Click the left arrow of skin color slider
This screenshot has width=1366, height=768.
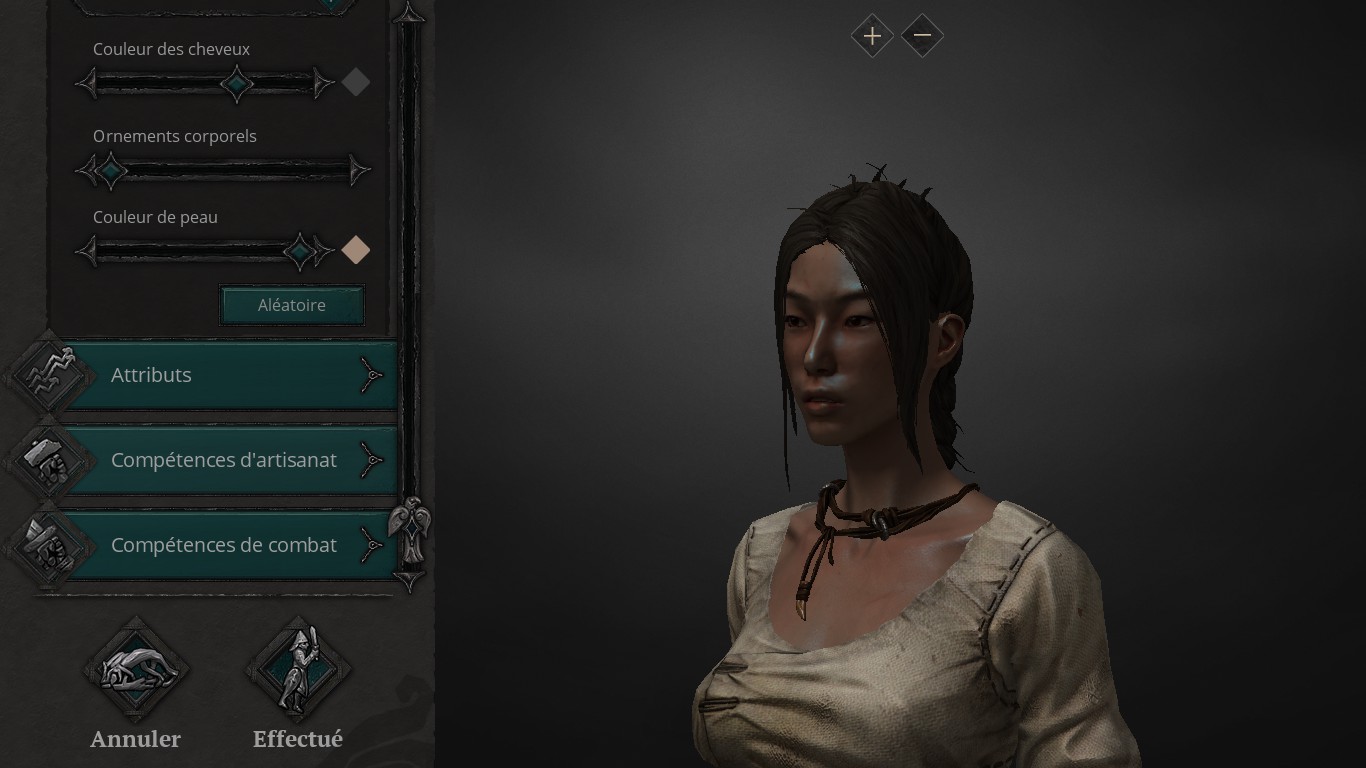(88, 251)
